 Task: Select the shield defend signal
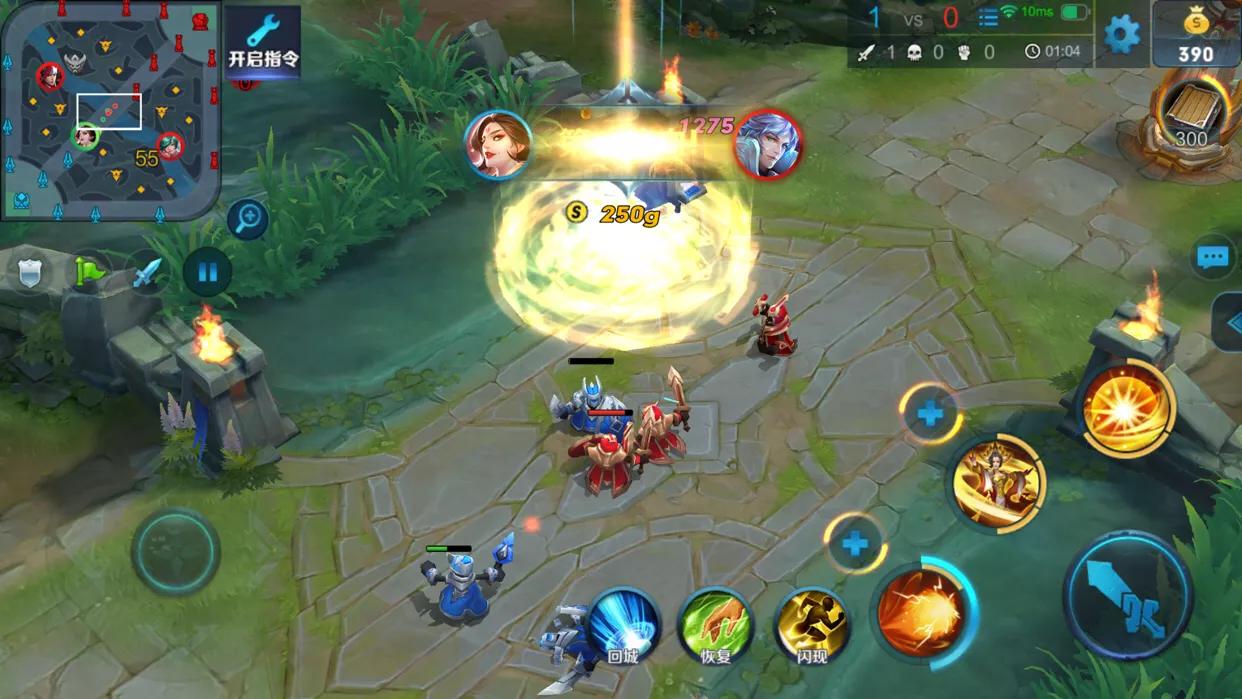pos(30,271)
